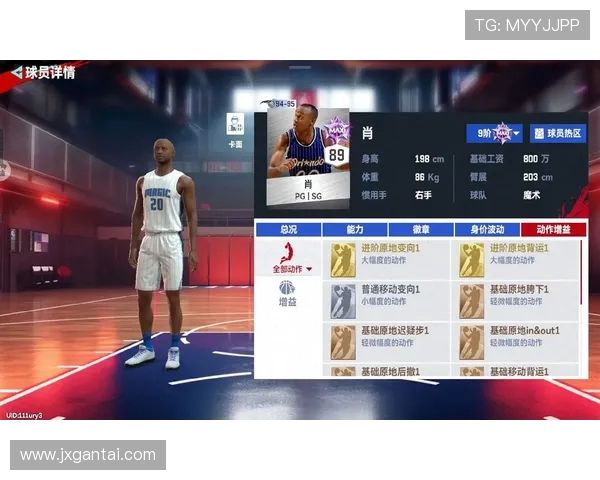The width and height of the screenshot is (600, 480).
Task: Open the 球员热区 hot zones button
Action: pos(558,133)
